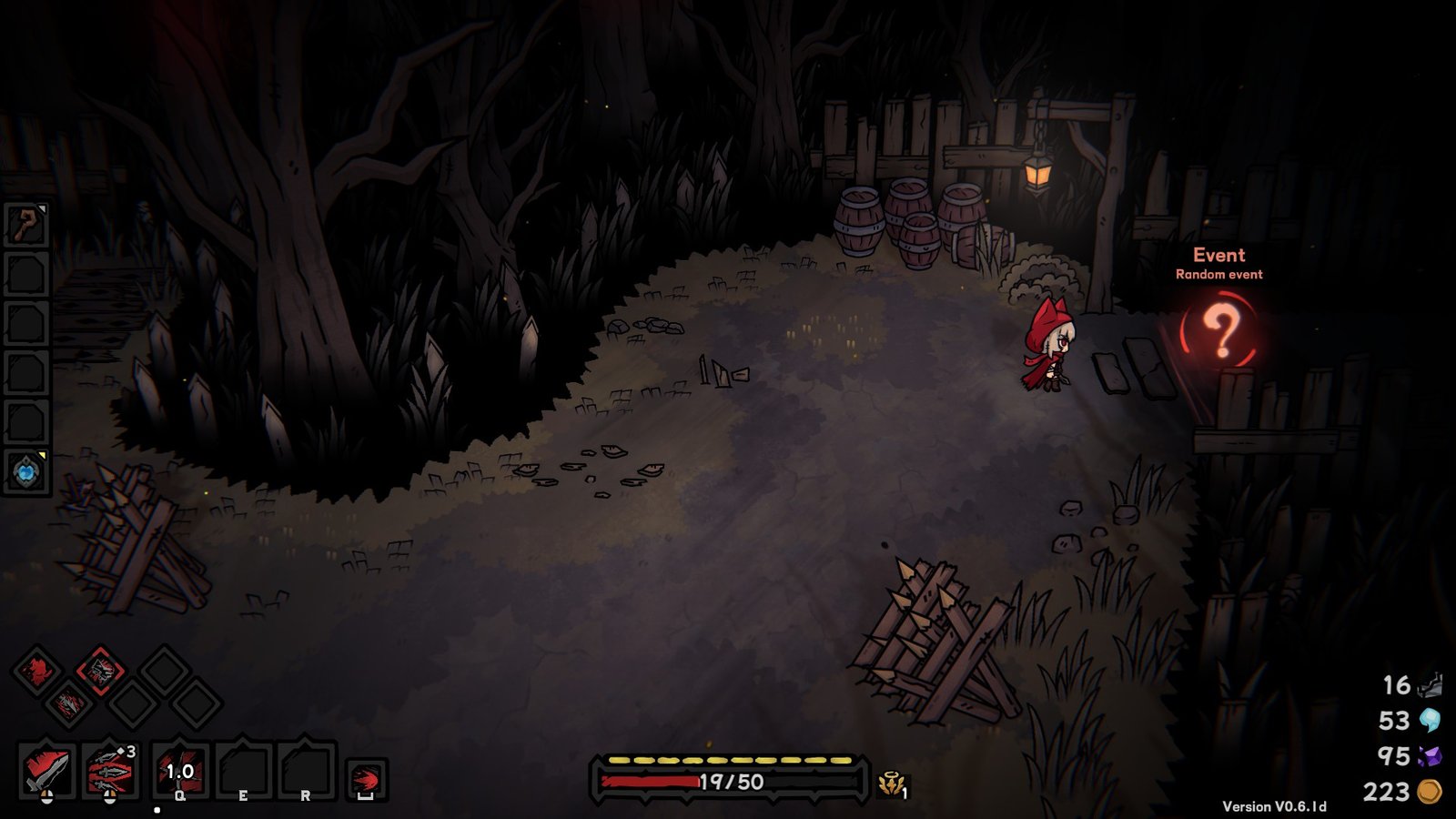Screen dimensions: 1456x819
Task: Select the blue orb amulet slot
Action: coord(25,471)
